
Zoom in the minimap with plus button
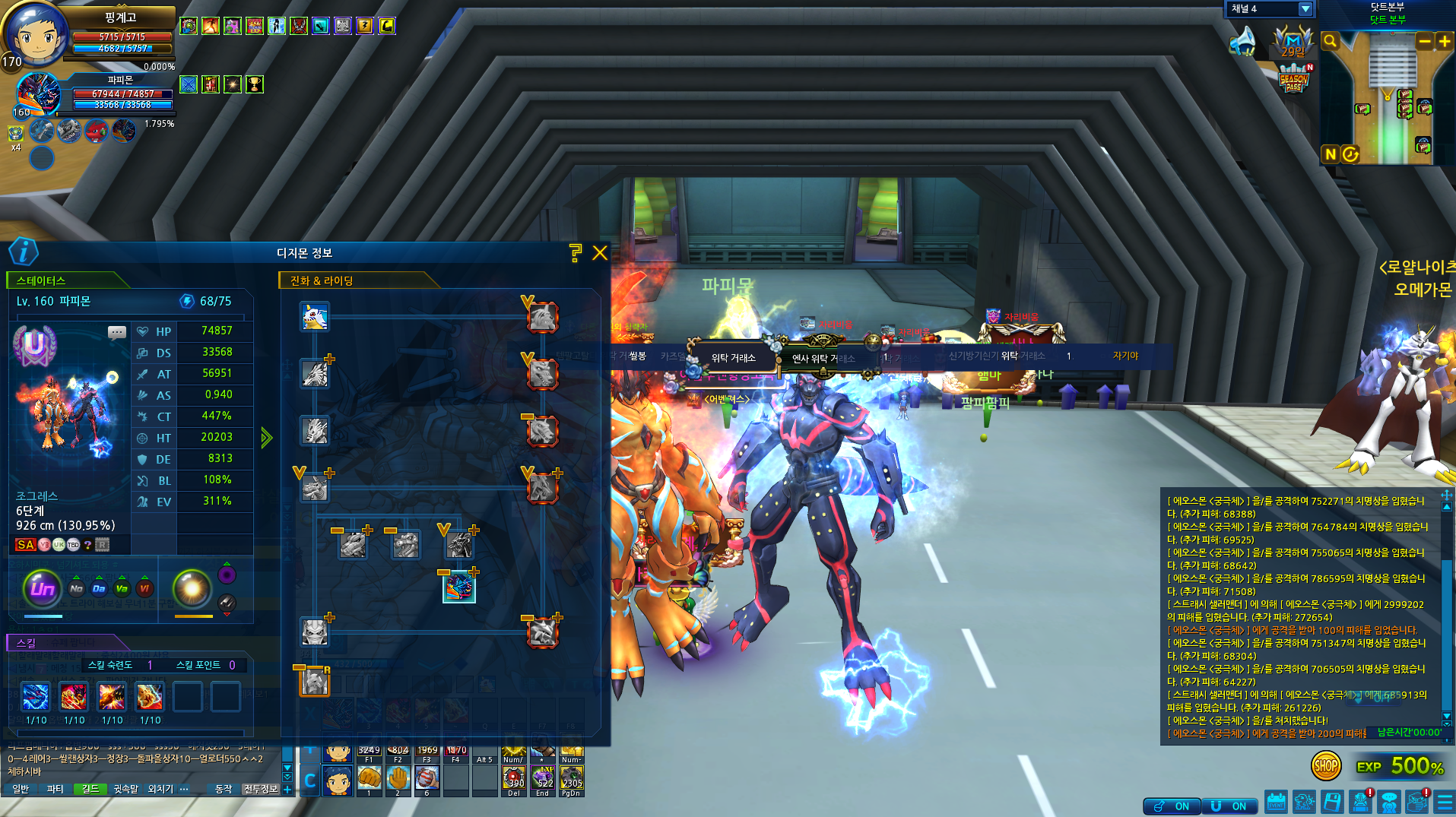point(1444,42)
